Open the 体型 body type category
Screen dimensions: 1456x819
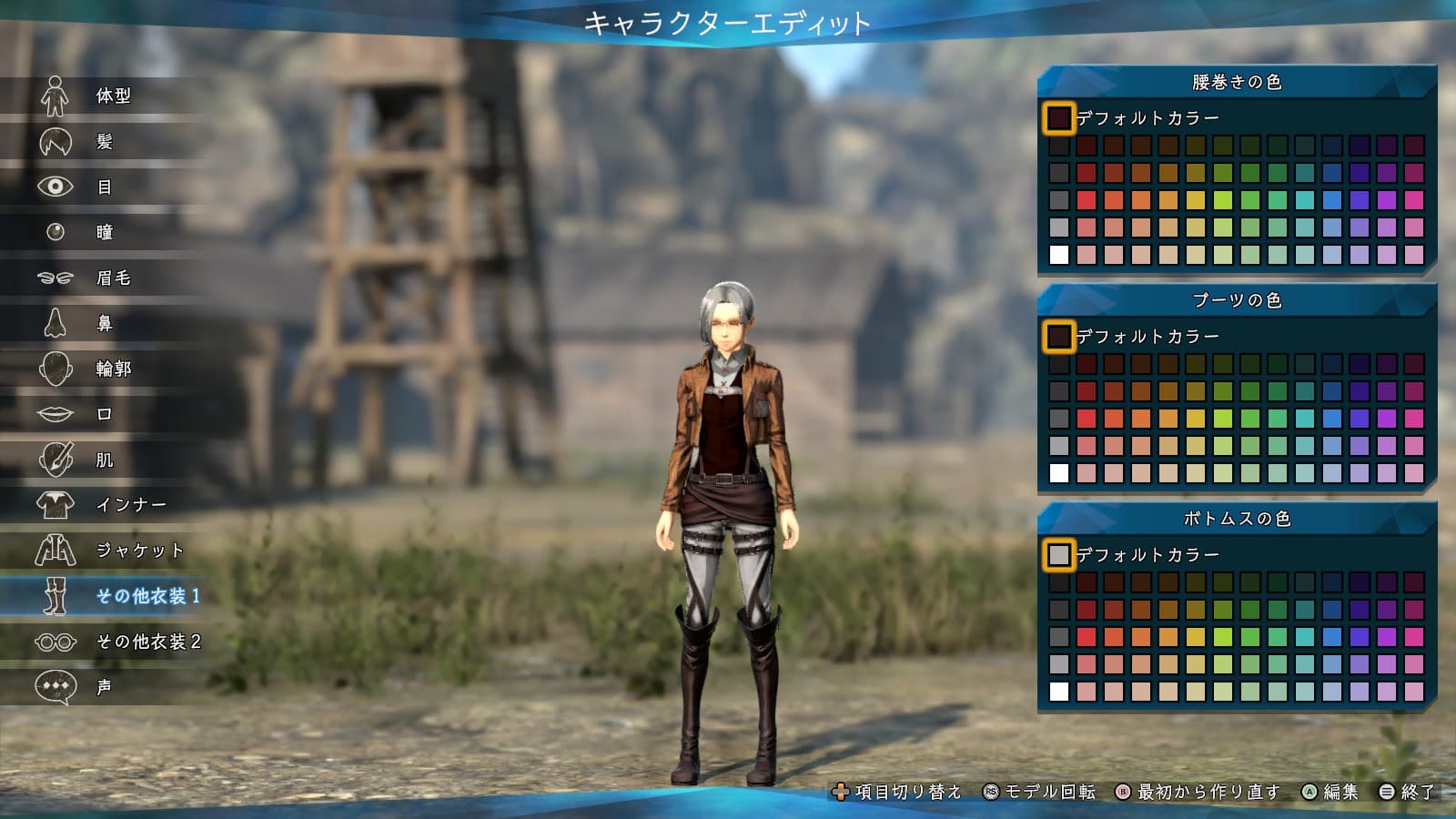coord(111,96)
